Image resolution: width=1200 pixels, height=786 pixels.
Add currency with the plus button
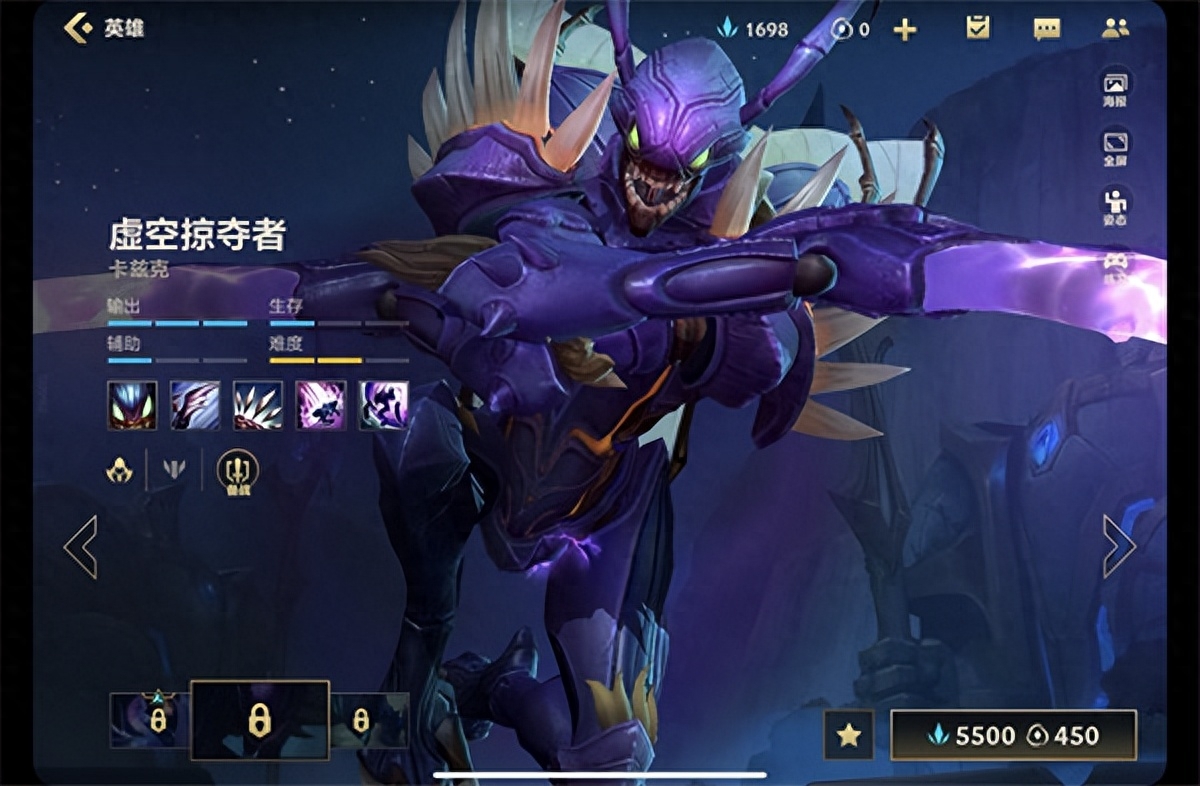[x=904, y=30]
